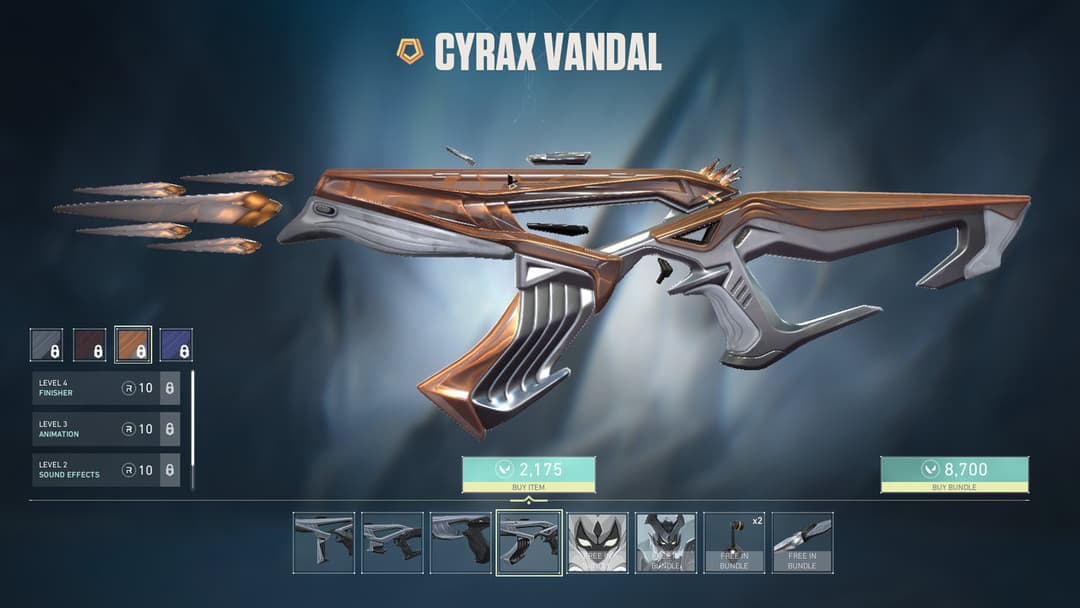View the white mask player card thumbnail
This screenshot has height=608, width=1080.
[598, 543]
